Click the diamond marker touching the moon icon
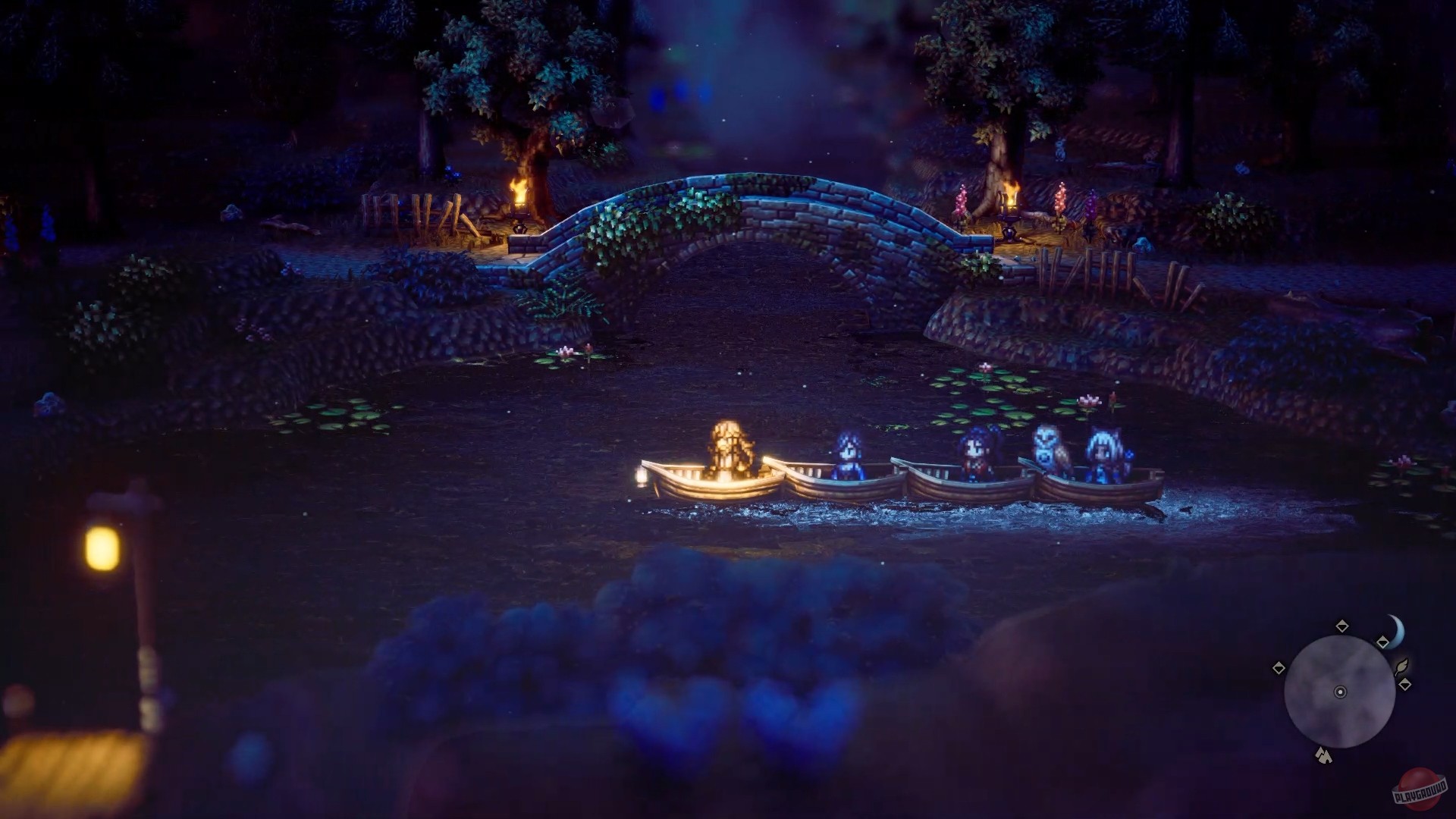1456x819 pixels. [1382, 641]
